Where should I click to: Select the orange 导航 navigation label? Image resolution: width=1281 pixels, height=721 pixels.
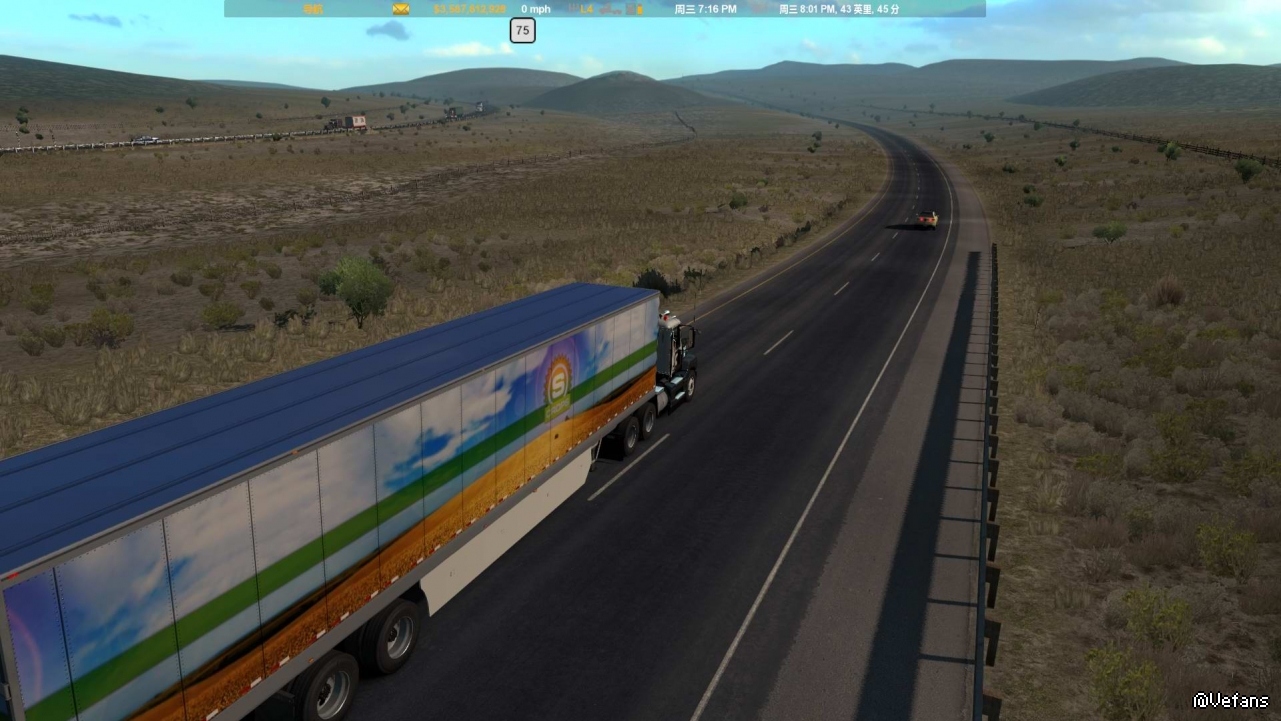313,9
